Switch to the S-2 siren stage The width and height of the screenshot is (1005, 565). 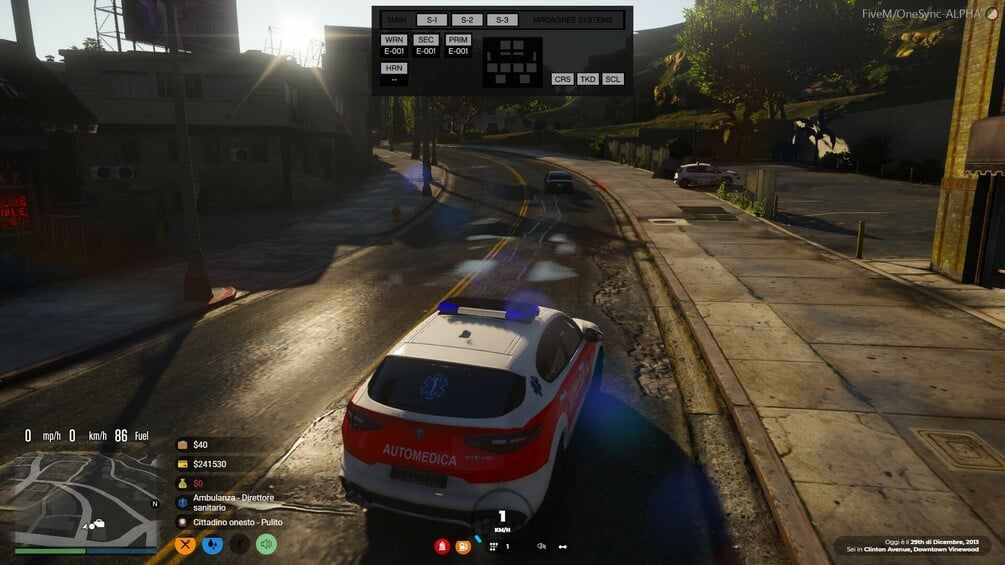click(467, 20)
